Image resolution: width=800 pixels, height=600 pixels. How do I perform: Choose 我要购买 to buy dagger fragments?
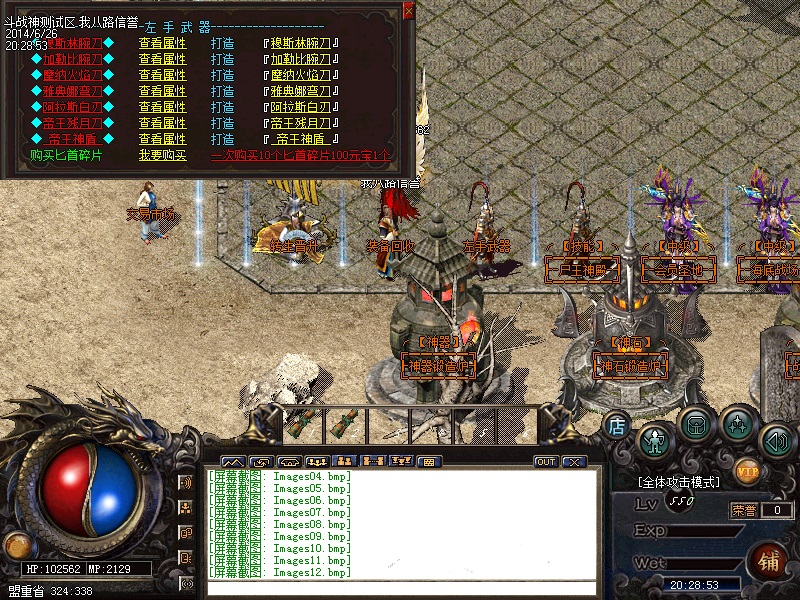pyautogui.click(x=162, y=155)
